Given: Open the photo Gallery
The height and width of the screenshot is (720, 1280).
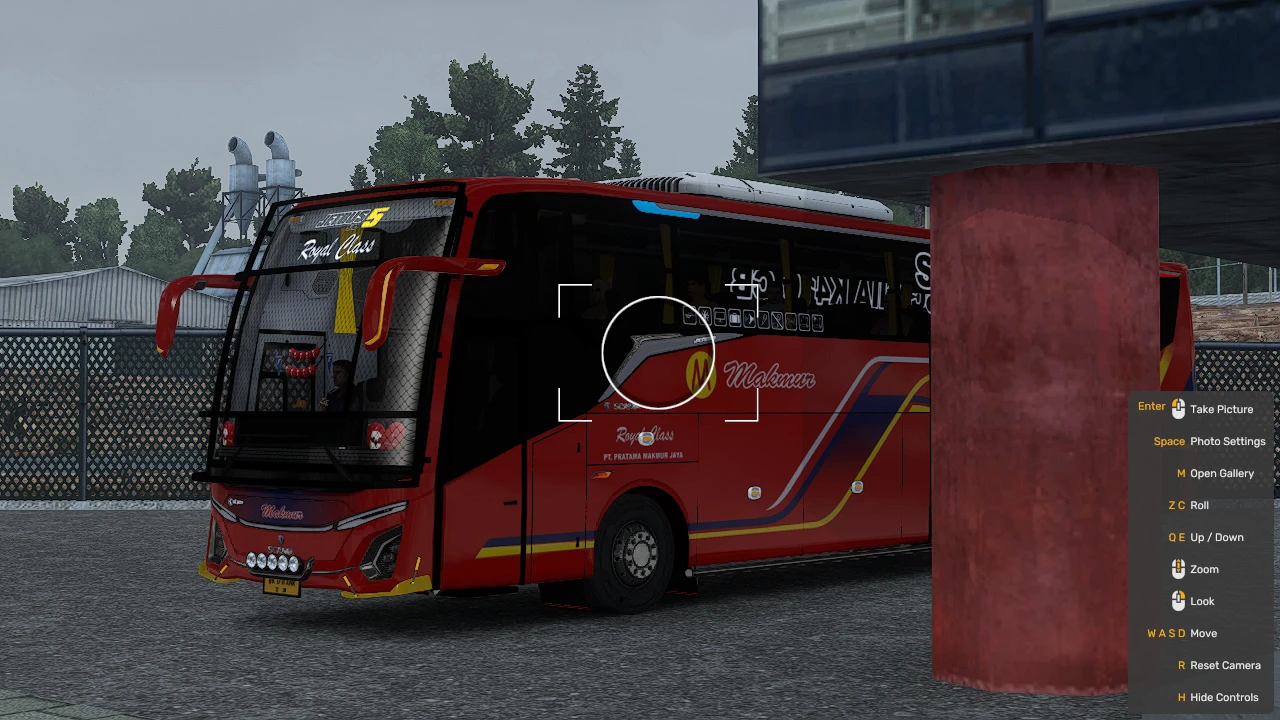Looking at the screenshot, I should point(1223,473).
